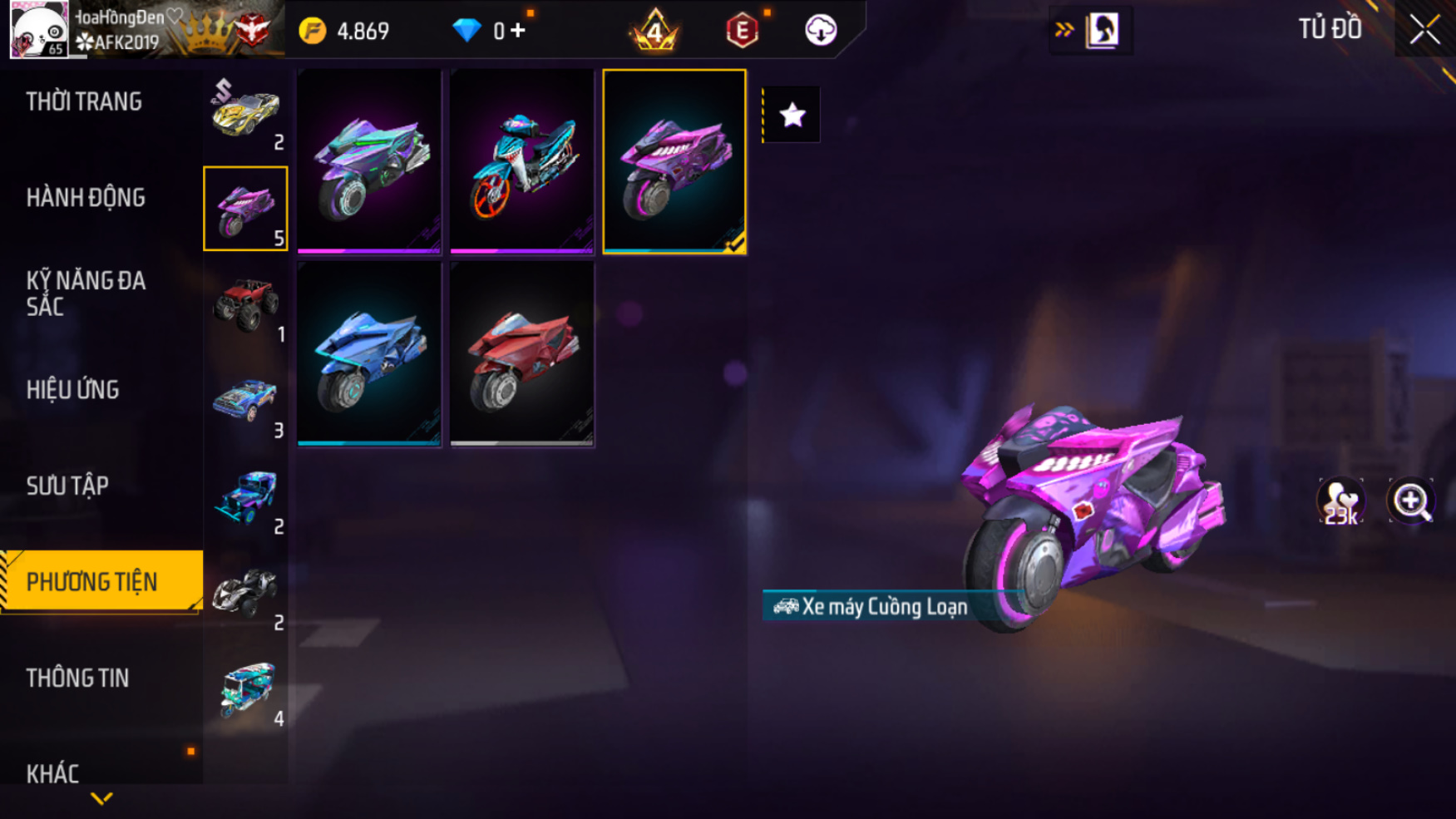Select the shark-themed scooter skin

point(521,162)
